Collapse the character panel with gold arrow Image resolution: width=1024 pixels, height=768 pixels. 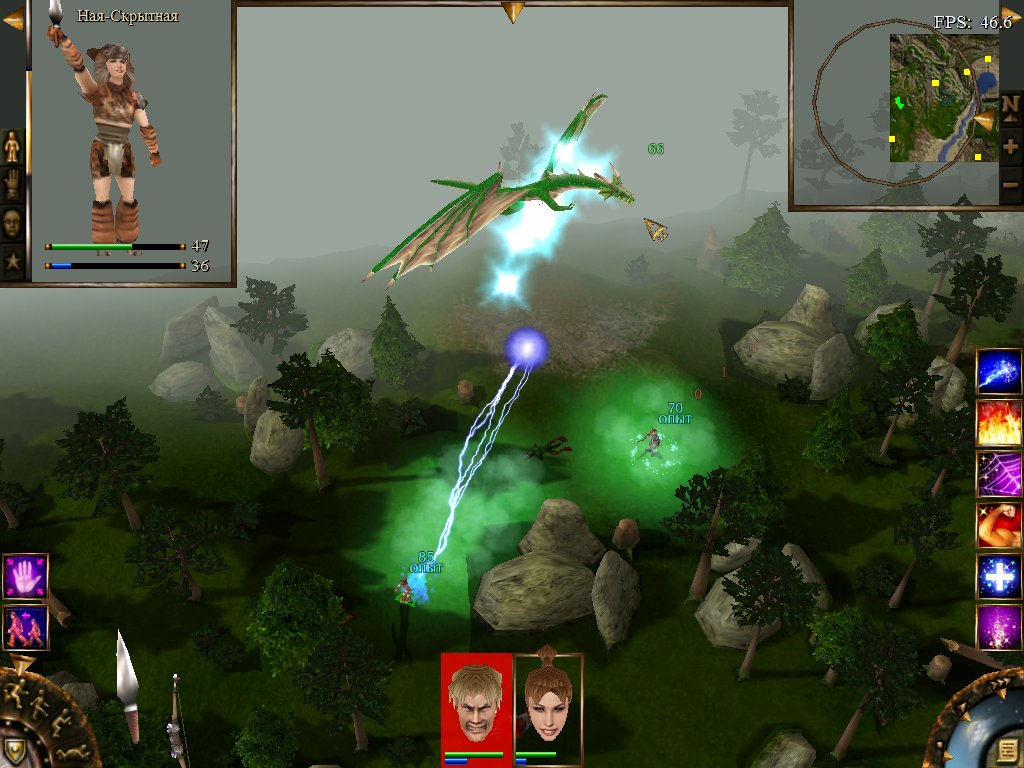click(x=12, y=18)
